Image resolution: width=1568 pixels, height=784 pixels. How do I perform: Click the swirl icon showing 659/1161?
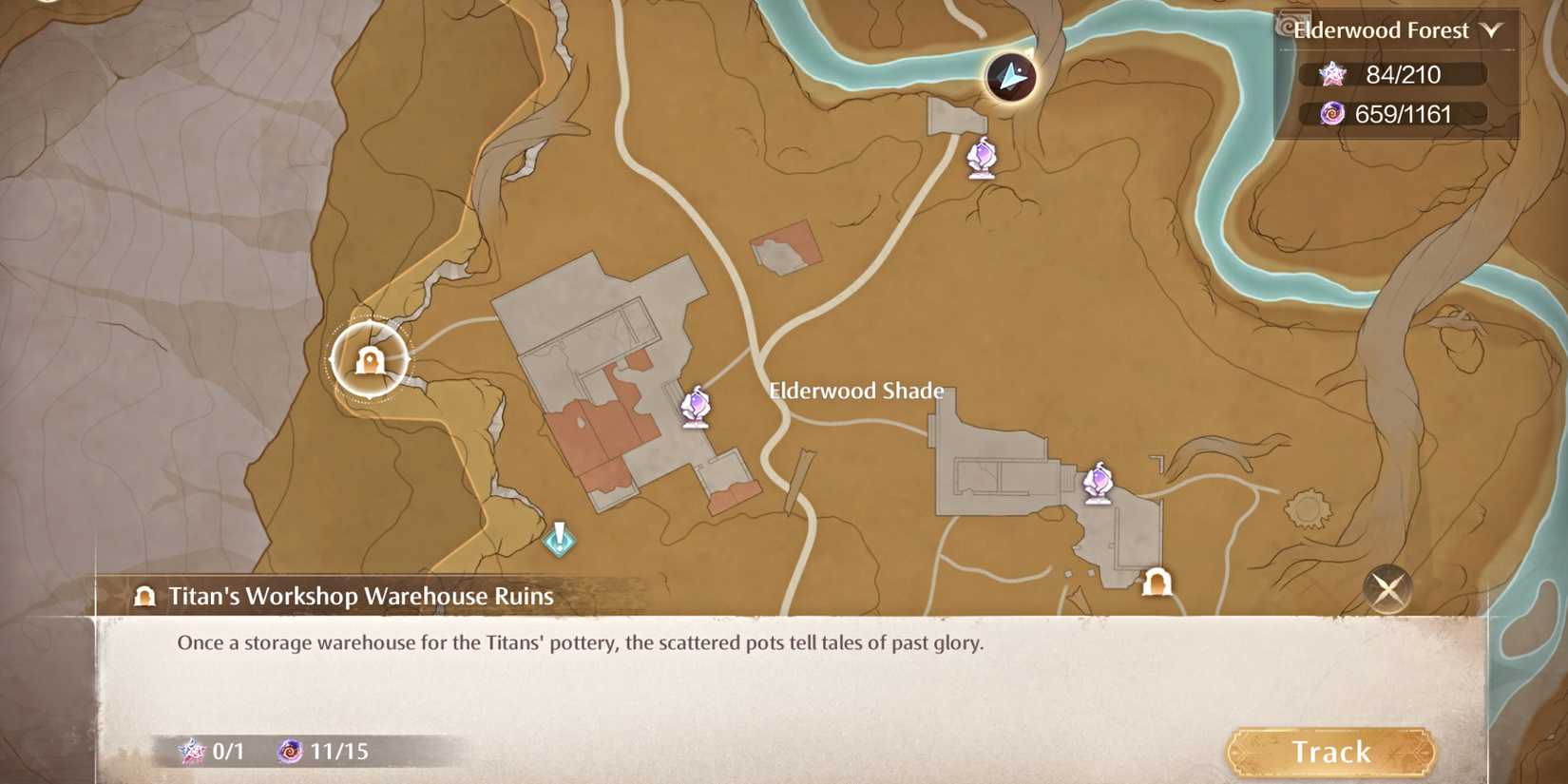[x=1331, y=115]
